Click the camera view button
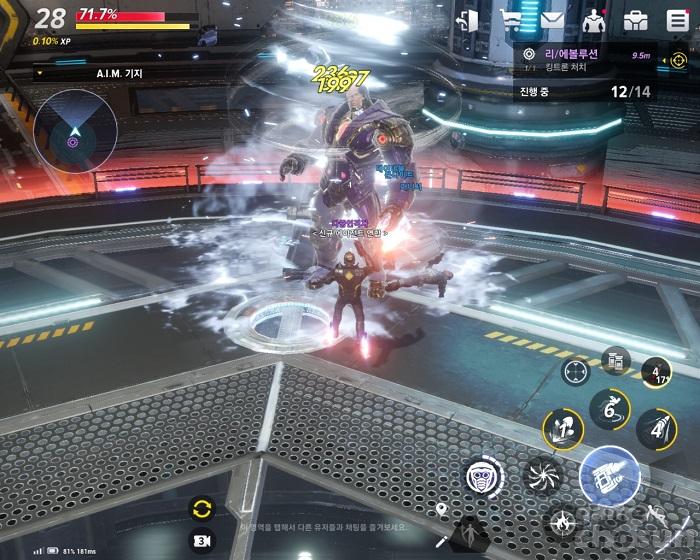 (201, 539)
